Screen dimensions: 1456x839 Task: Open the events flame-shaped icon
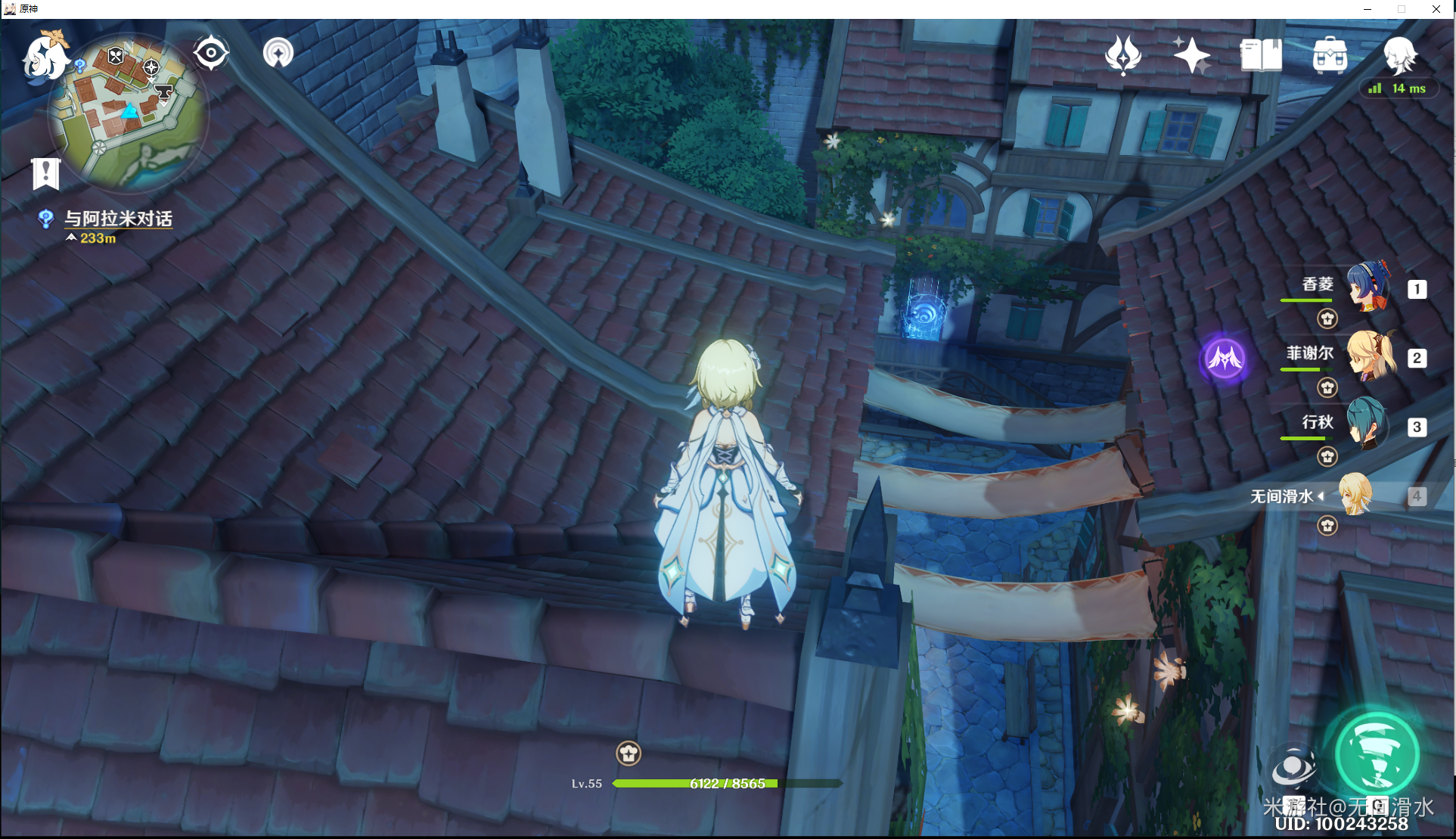(x=1122, y=55)
